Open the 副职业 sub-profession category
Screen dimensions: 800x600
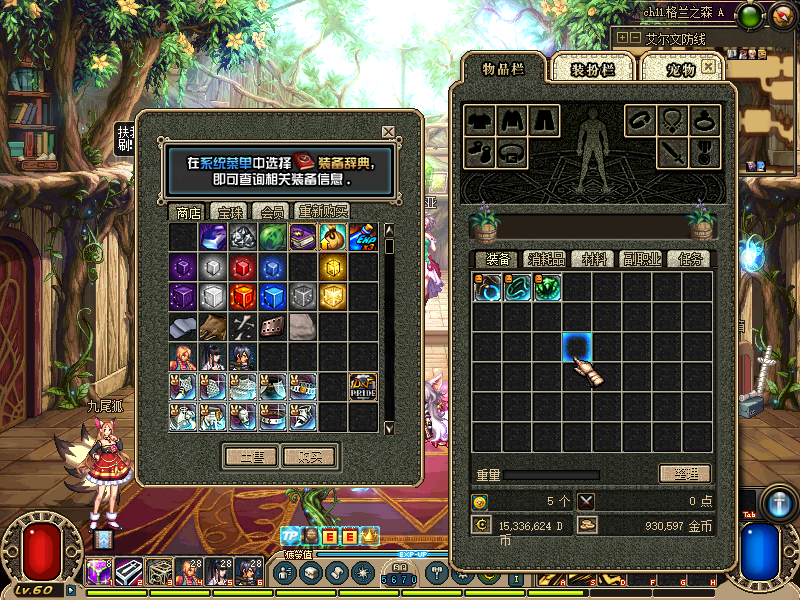(x=642, y=259)
